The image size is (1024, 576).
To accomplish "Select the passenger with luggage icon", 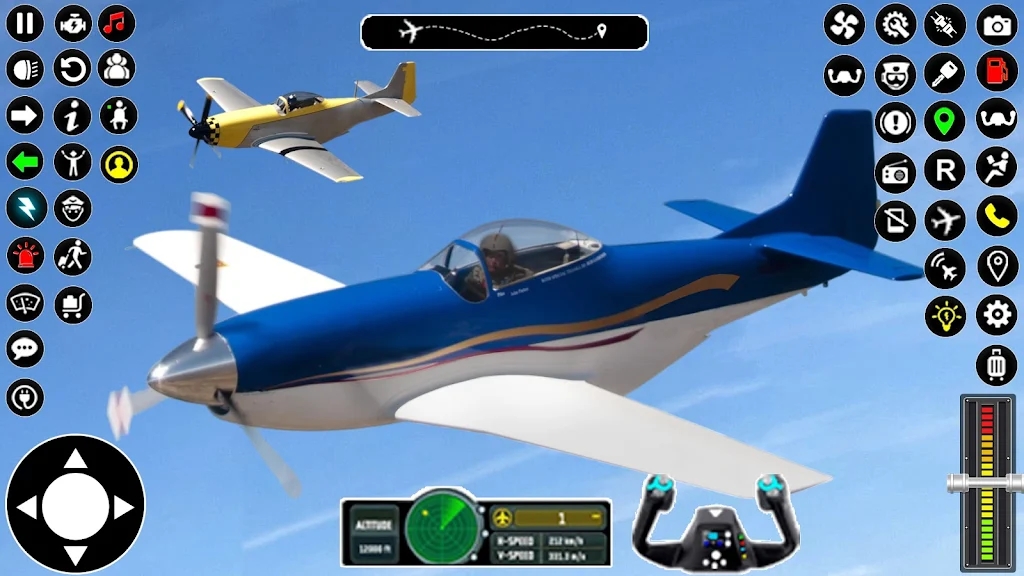I will 72,255.
